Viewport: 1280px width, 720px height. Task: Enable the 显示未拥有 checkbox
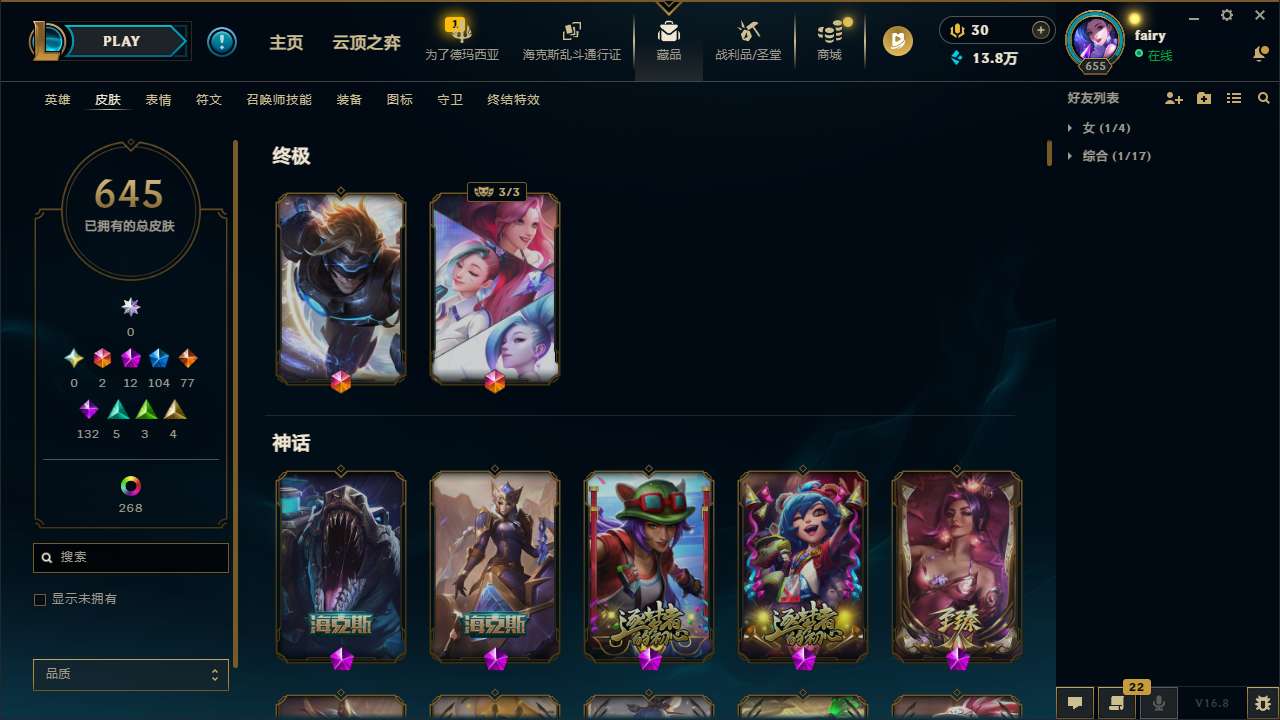click(x=40, y=599)
